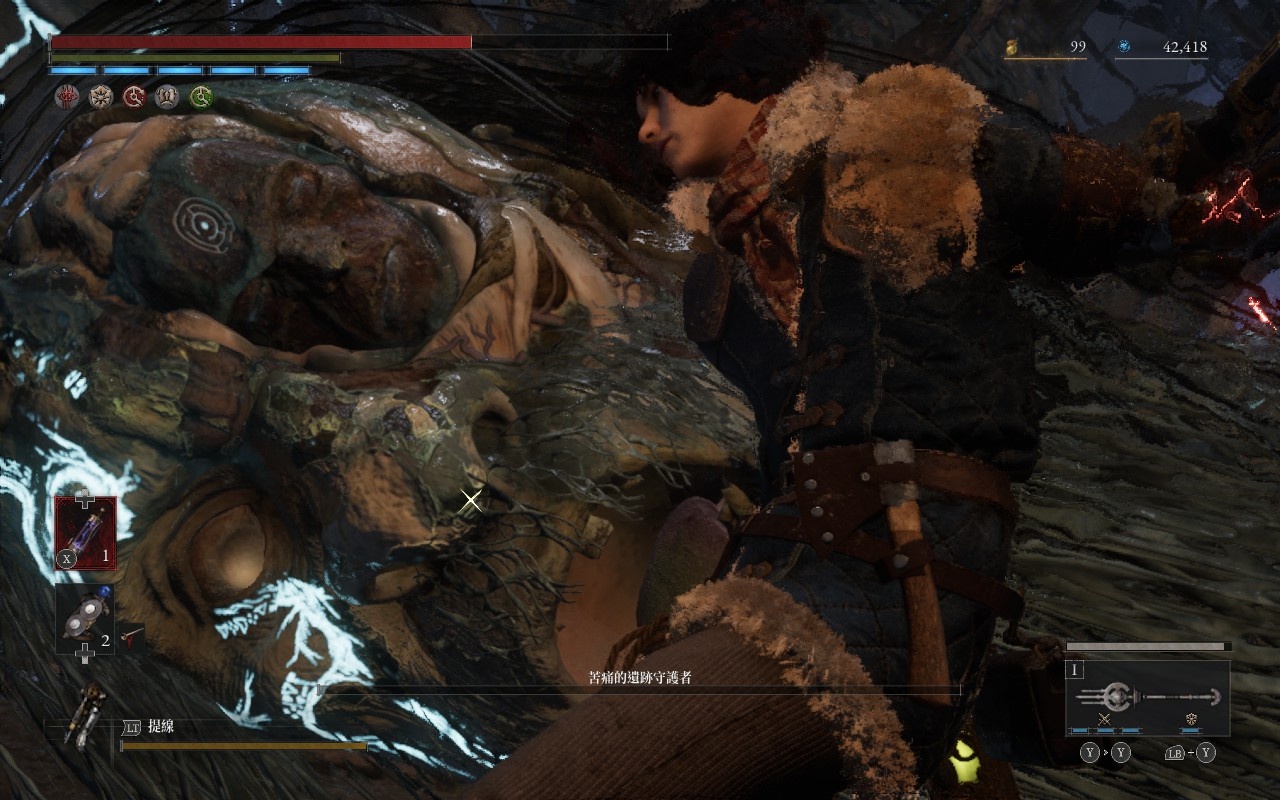Click the handle Fable Art flower icon
This screenshot has height=800, width=1280.
1191,720
